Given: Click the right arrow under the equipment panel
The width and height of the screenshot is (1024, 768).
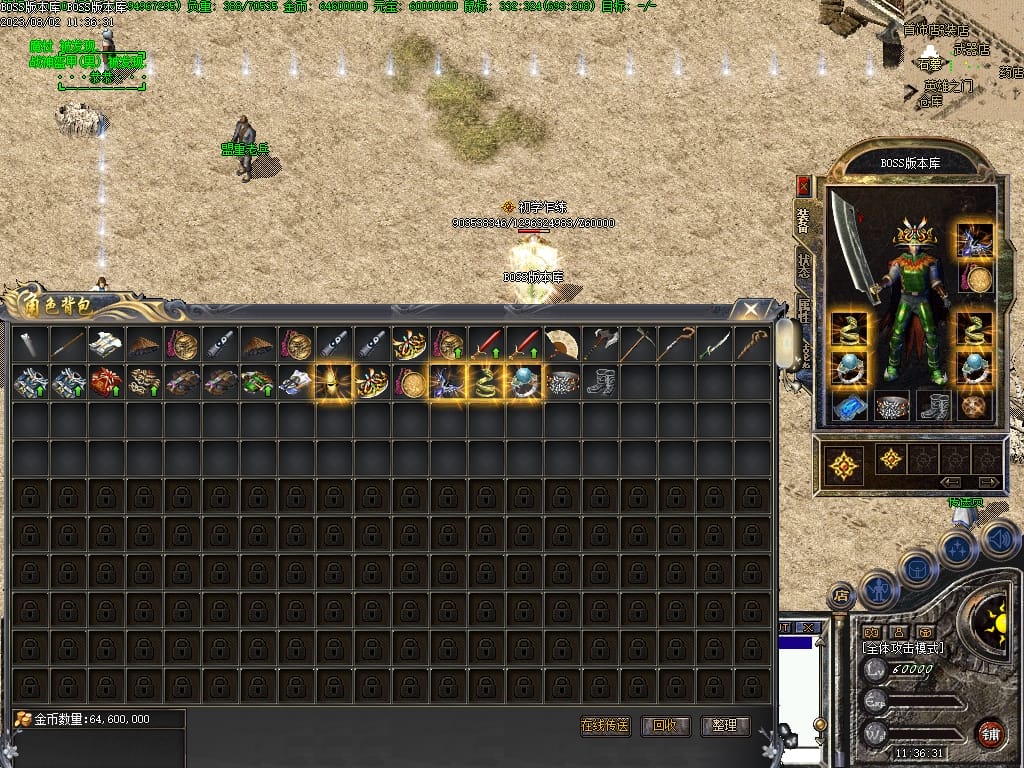Looking at the screenshot, I should [x=988, y=482].
